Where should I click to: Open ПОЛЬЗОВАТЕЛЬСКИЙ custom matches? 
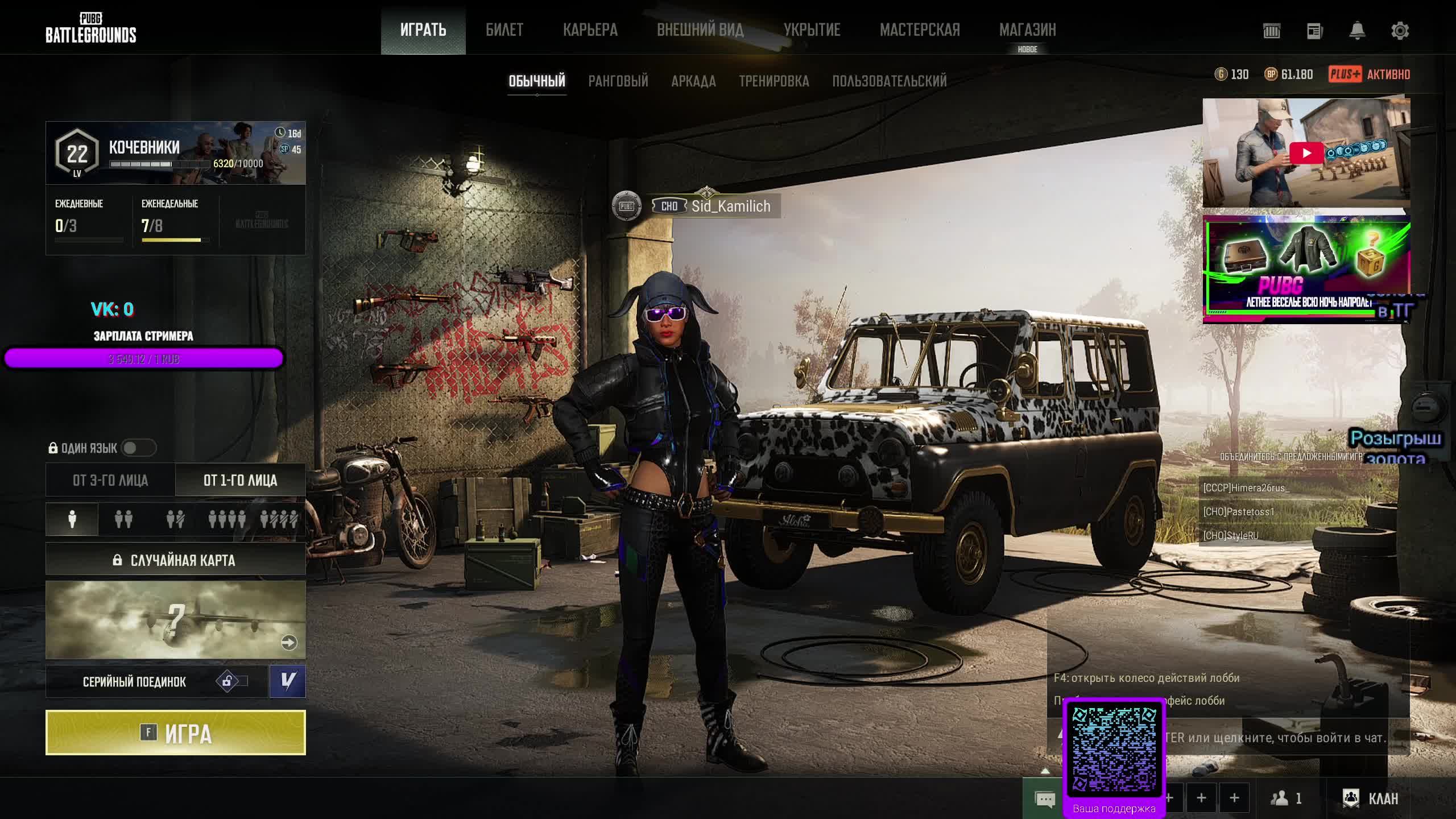[890, 81]
